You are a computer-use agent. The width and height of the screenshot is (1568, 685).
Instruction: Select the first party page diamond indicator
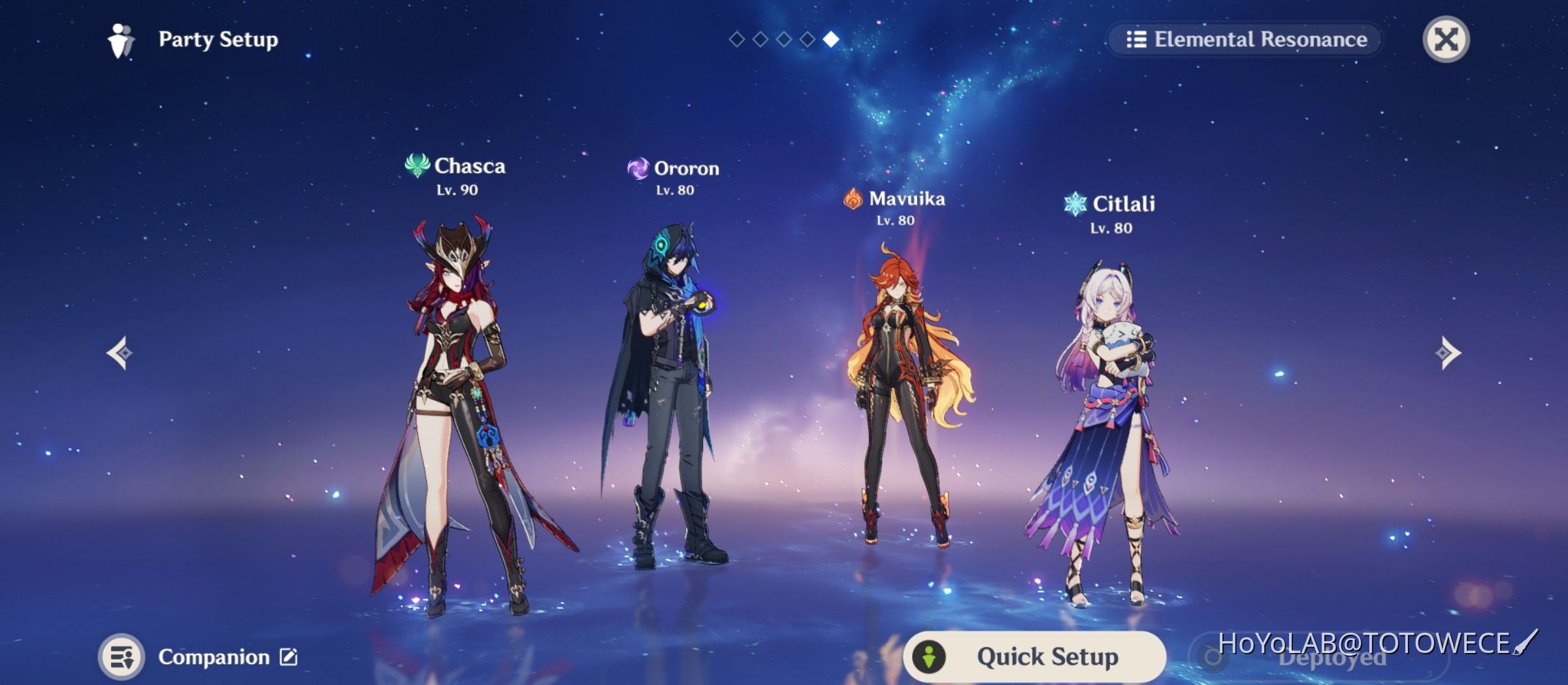point(736,39)
